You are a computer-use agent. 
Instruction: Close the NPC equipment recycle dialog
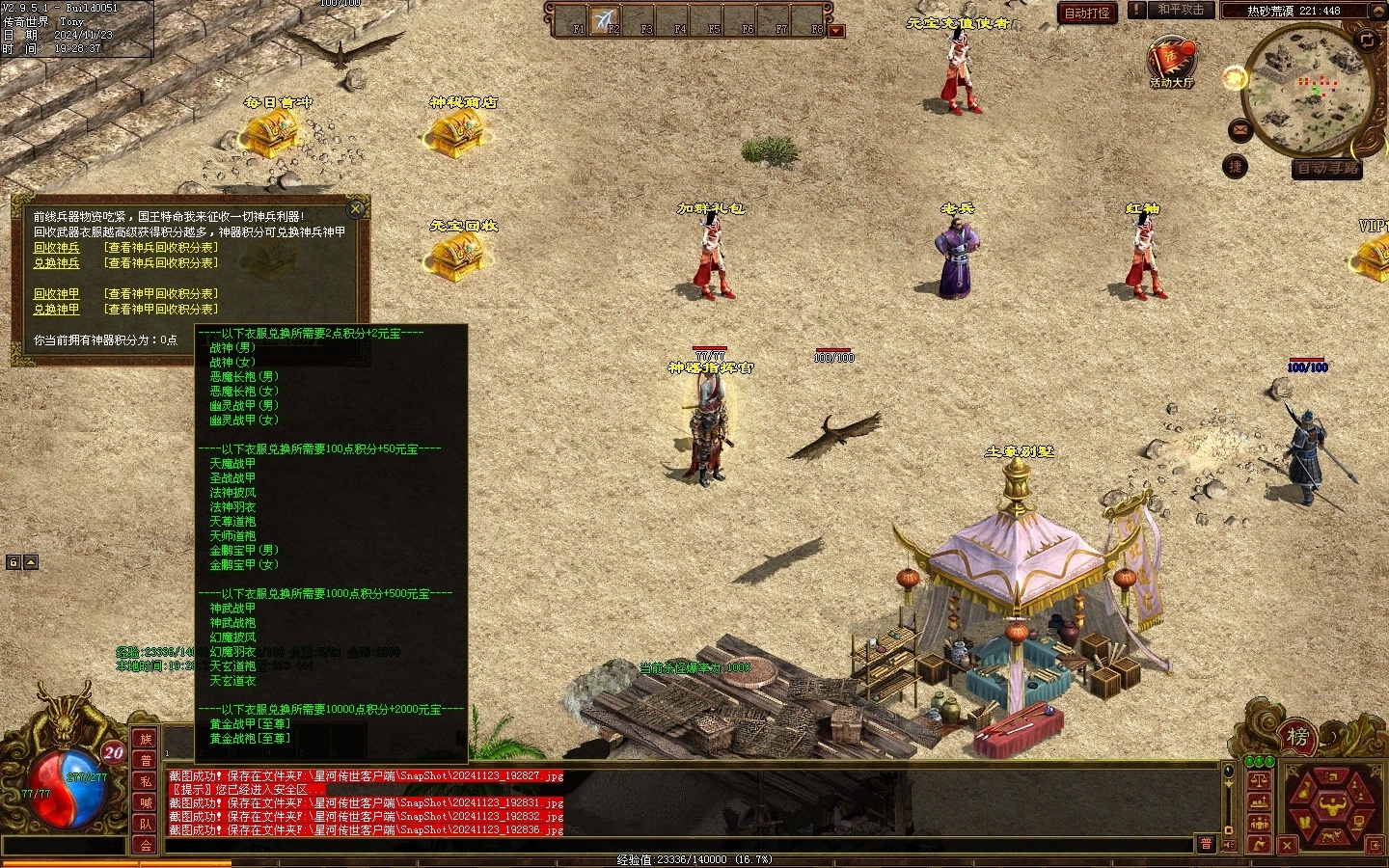point(356,208)
